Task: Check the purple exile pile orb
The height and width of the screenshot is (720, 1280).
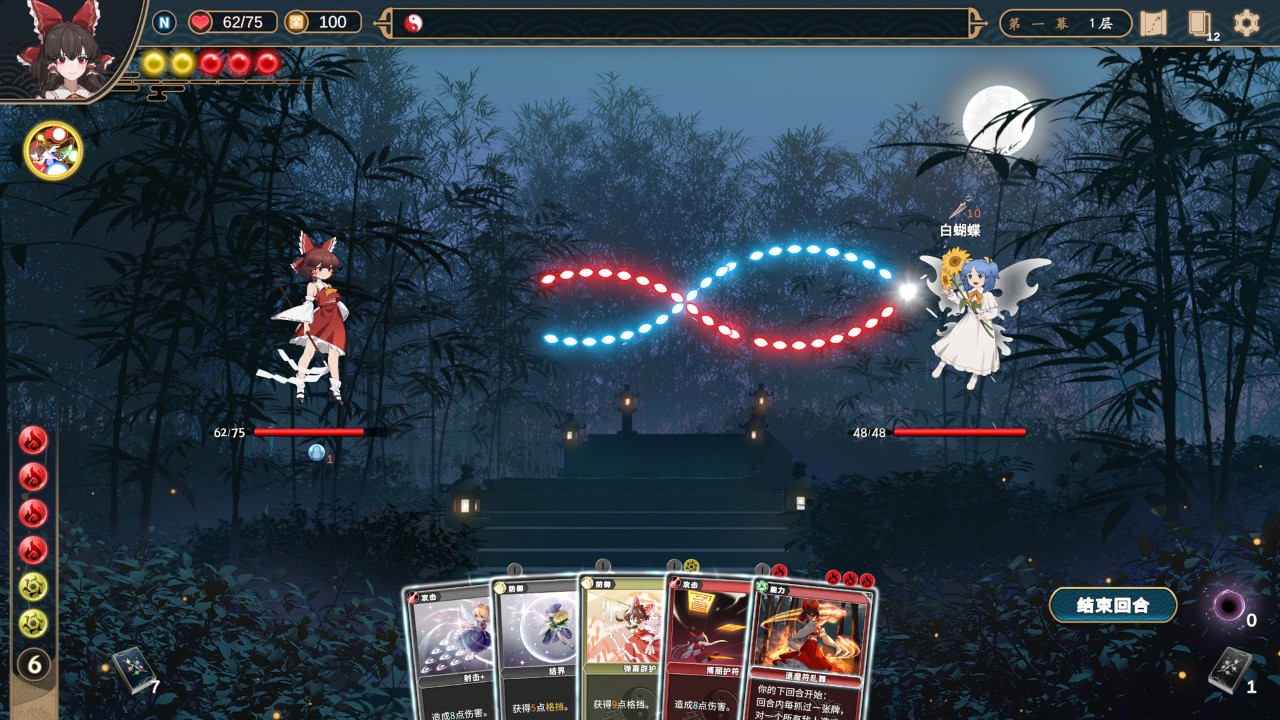Action: point(1229,605)
